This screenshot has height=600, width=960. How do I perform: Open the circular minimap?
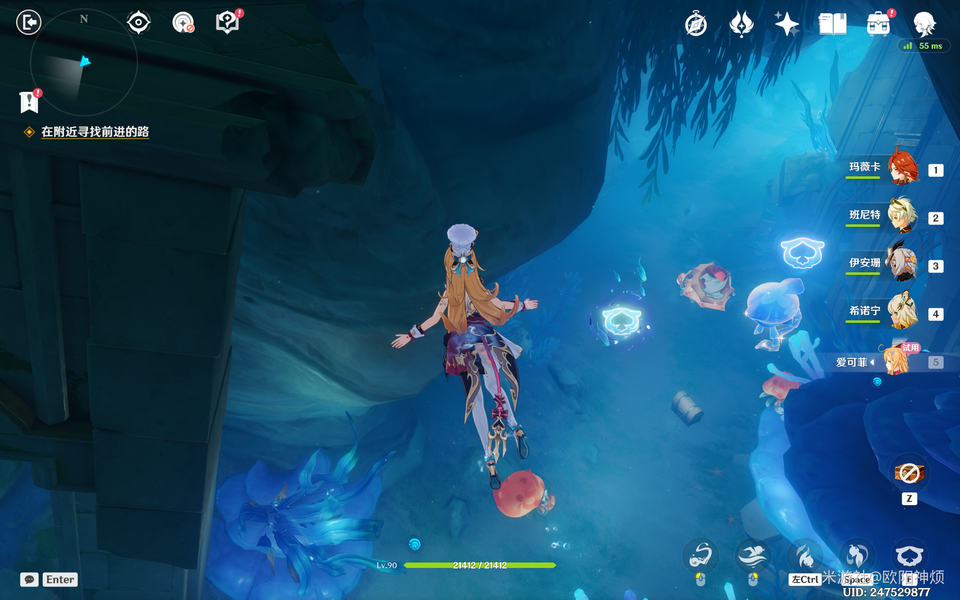point(83,67)
